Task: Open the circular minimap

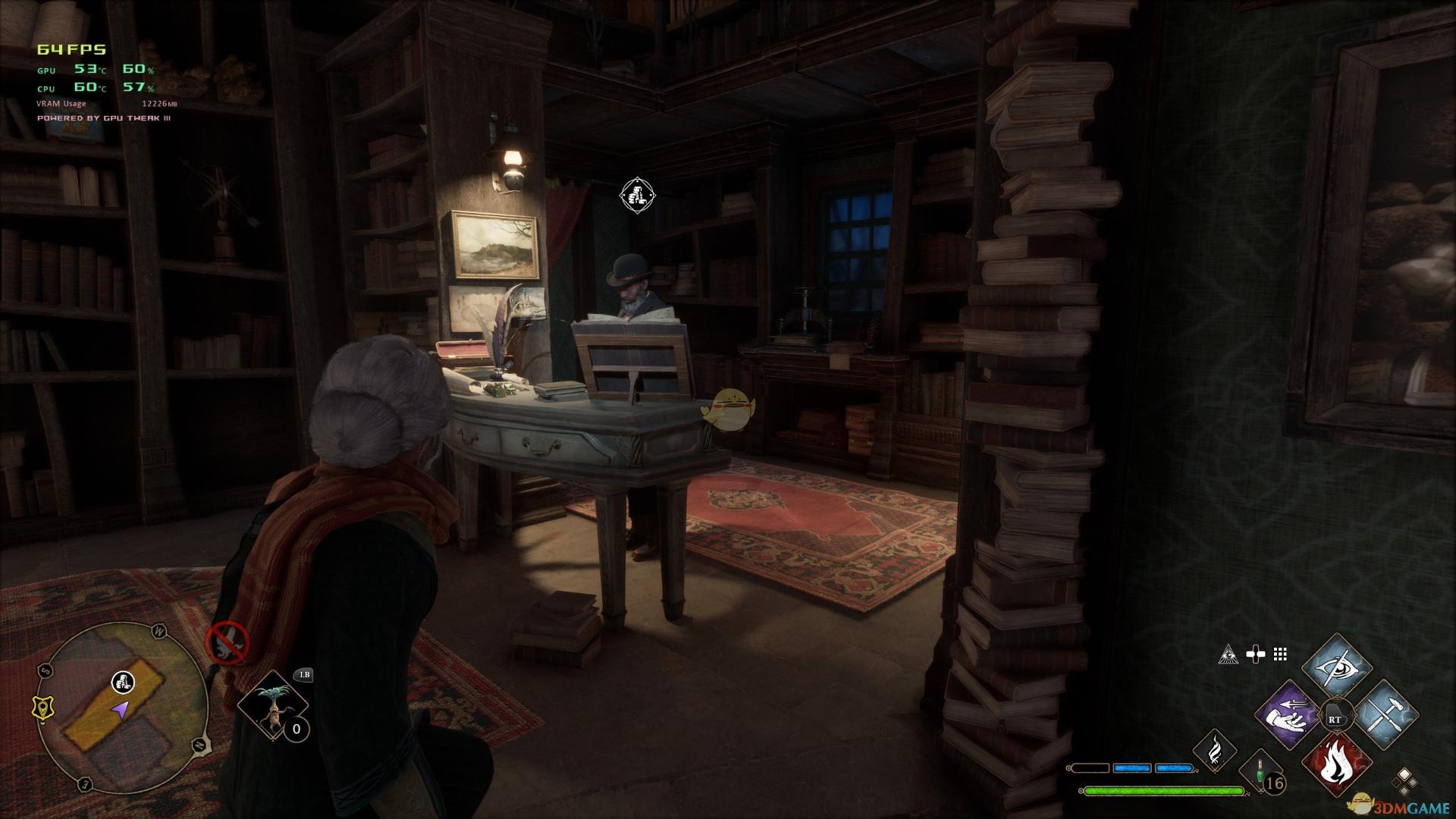Action: [x=121, y=707]
